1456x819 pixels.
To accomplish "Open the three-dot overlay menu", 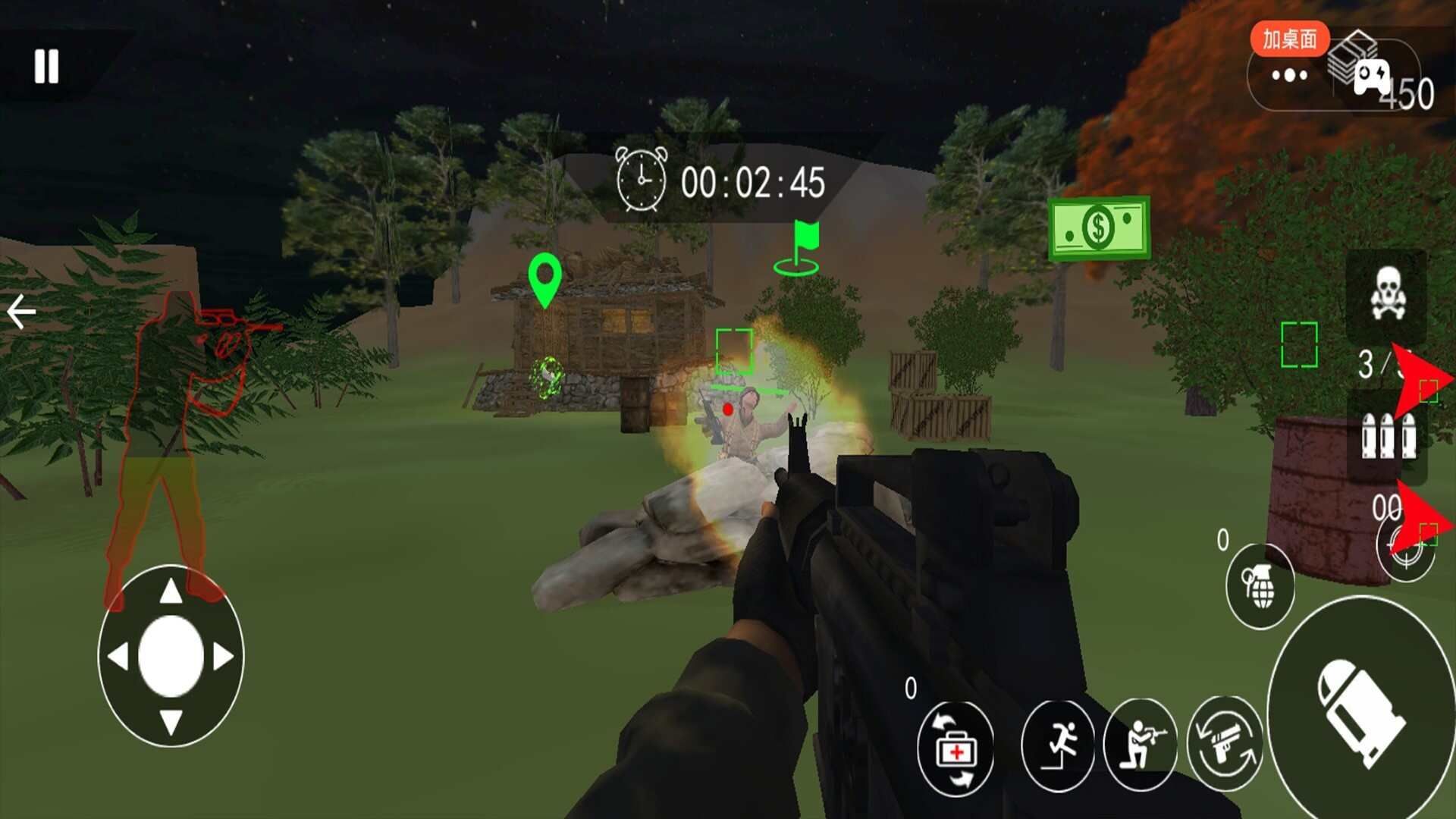I will [x=1289, y=75].
